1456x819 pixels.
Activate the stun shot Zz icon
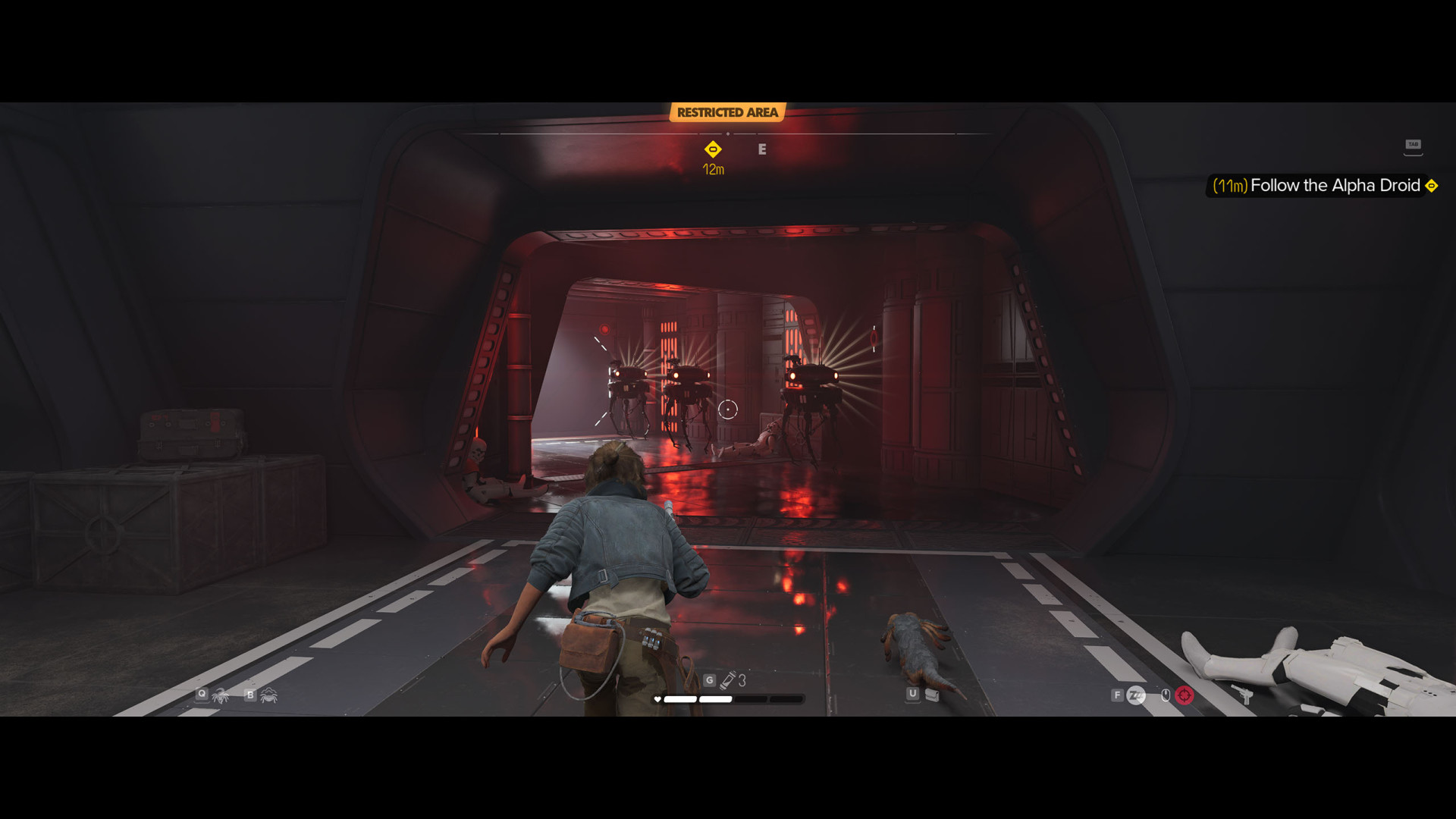1136,695
